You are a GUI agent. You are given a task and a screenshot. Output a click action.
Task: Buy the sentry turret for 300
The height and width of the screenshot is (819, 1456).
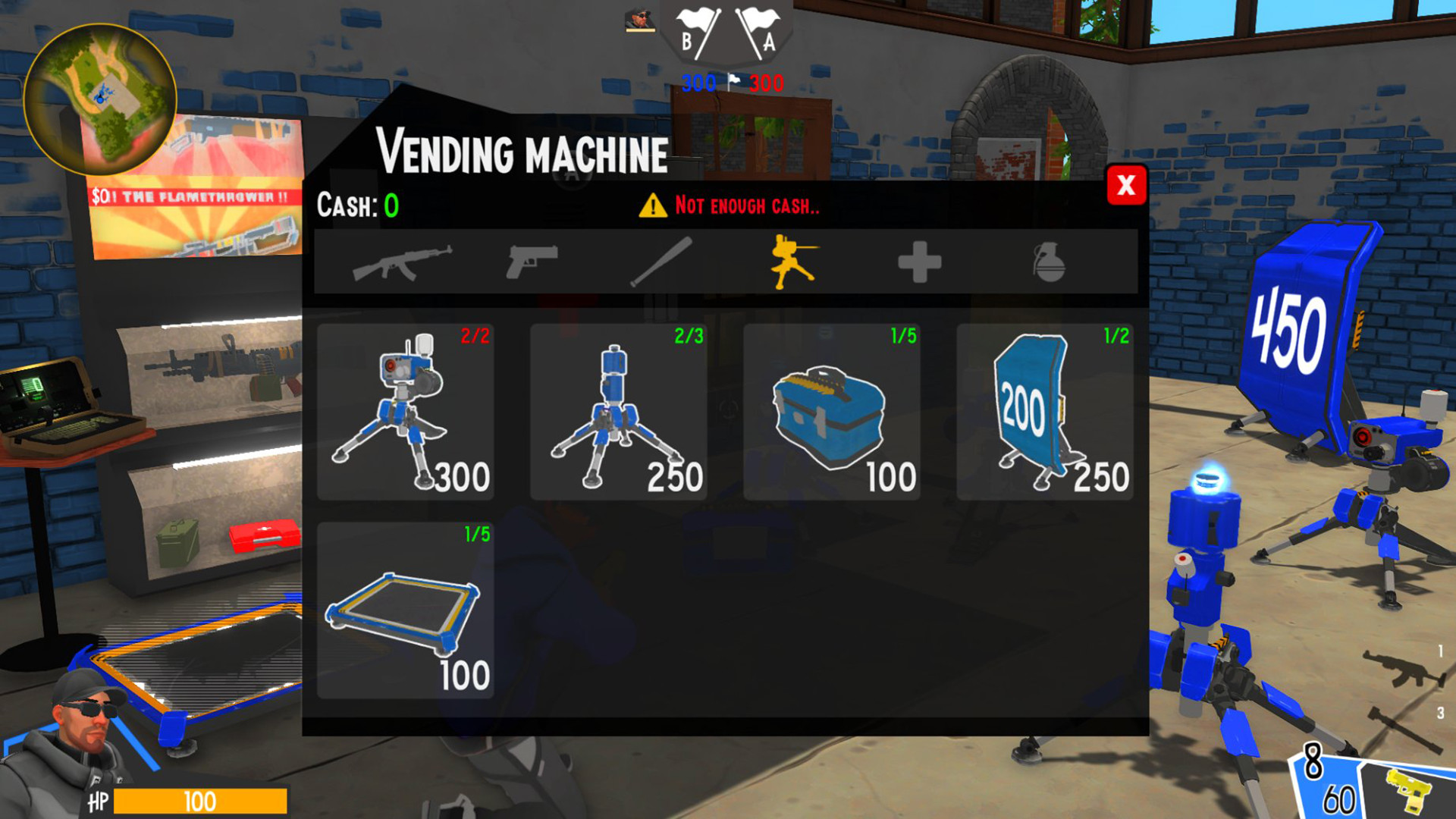(x=406, y=413)
